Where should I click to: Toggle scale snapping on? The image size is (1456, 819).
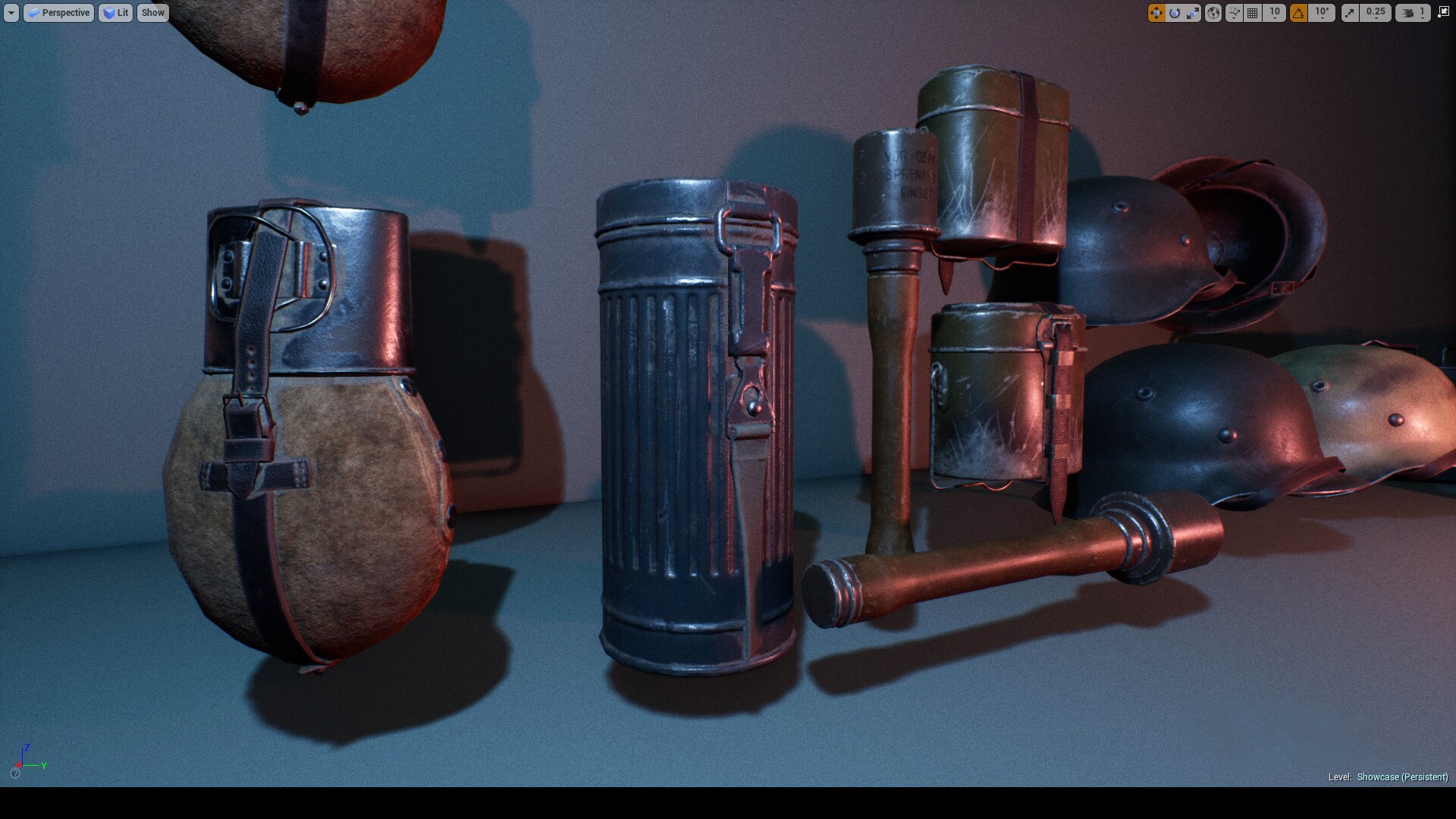pyautogui.click(x=1350, y=13)
